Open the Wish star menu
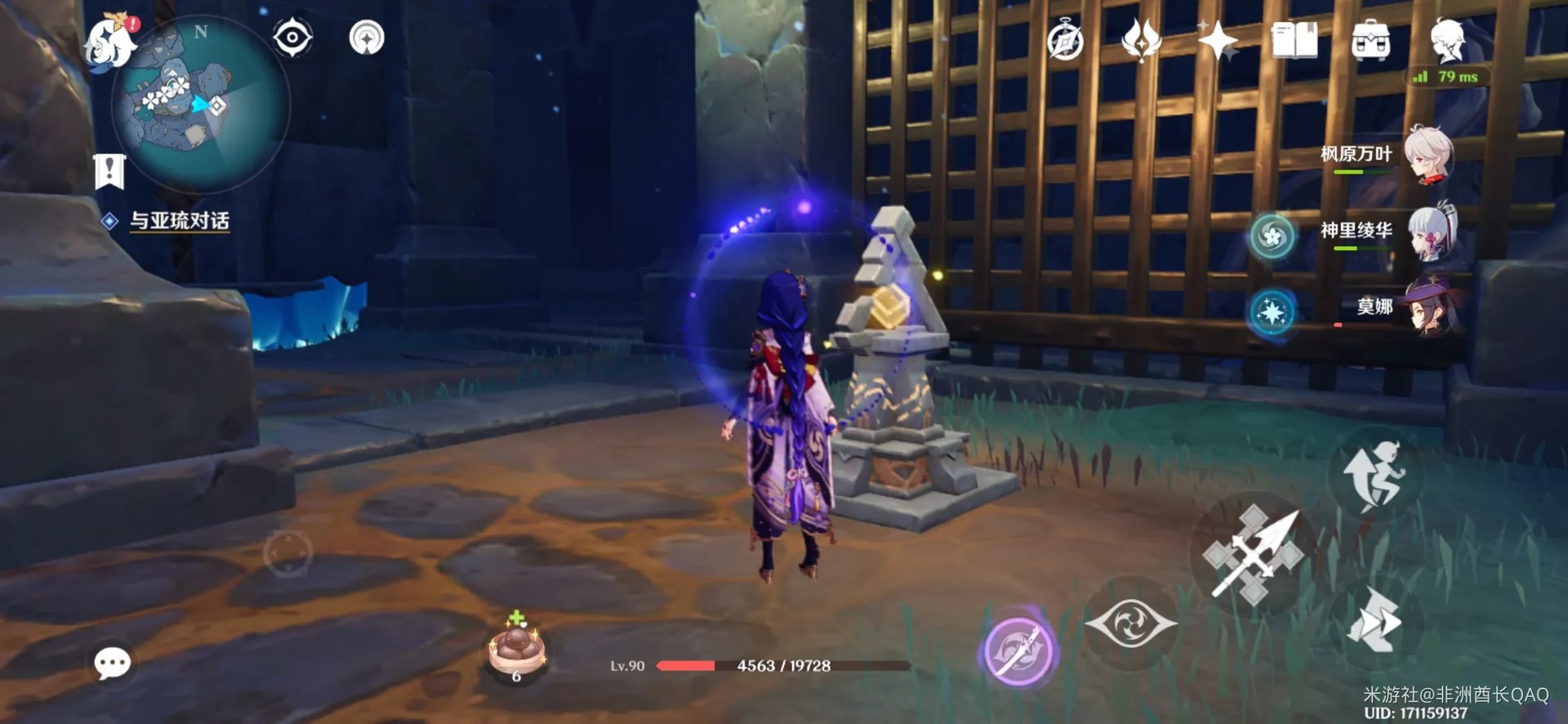The width and height of the screenshot is (1568, 724). tap(1217, 41)
